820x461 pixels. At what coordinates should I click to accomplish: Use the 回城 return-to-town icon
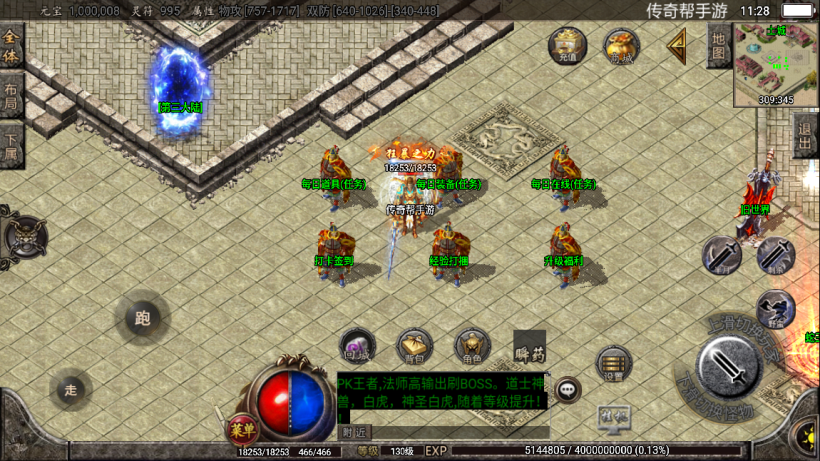click(357, 345)
